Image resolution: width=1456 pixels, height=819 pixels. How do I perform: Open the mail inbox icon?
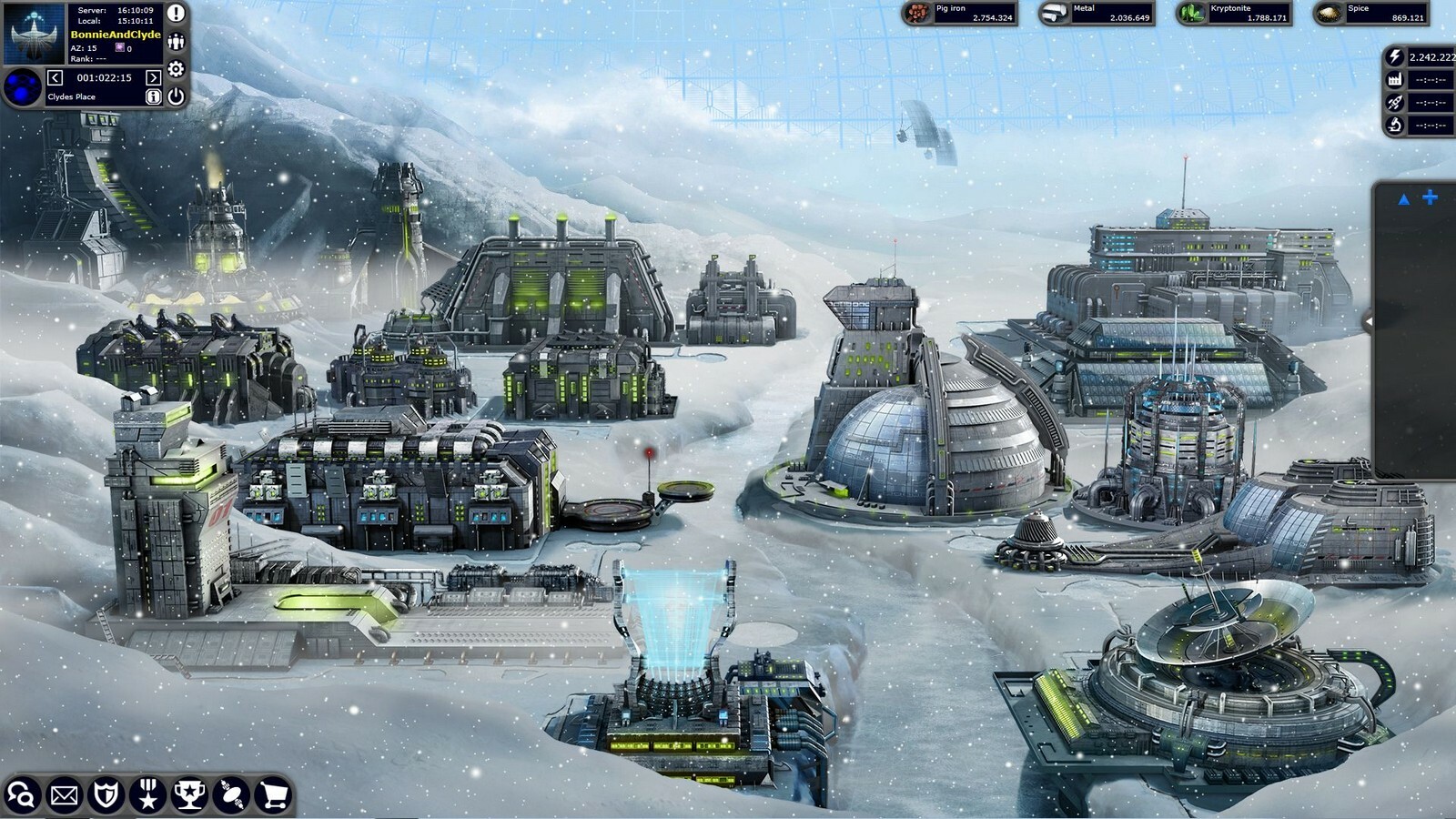coord(64,794)
